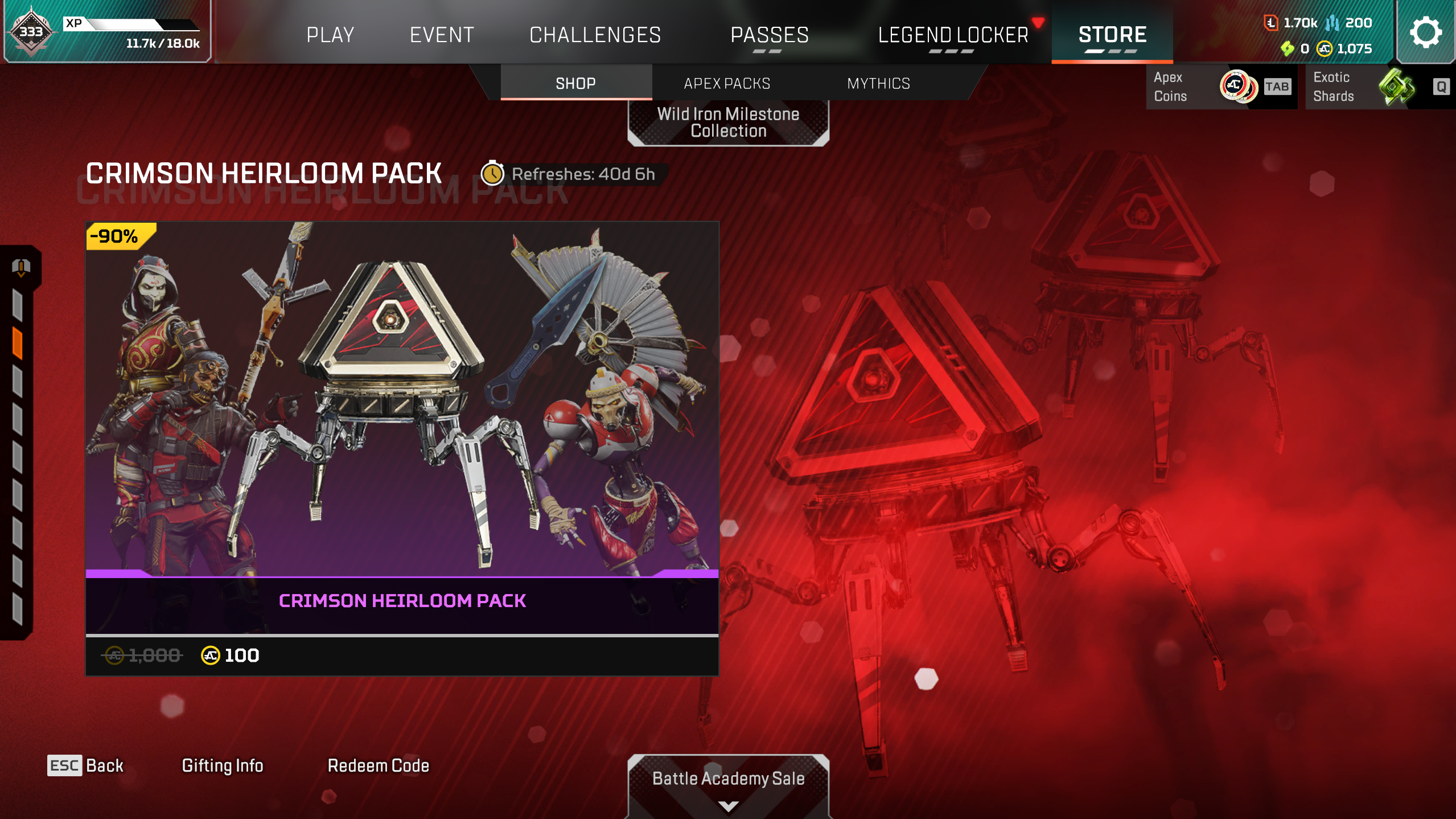Choose Redeem Code
This screenshot has width=1456, height=819.
click(378, 765)
